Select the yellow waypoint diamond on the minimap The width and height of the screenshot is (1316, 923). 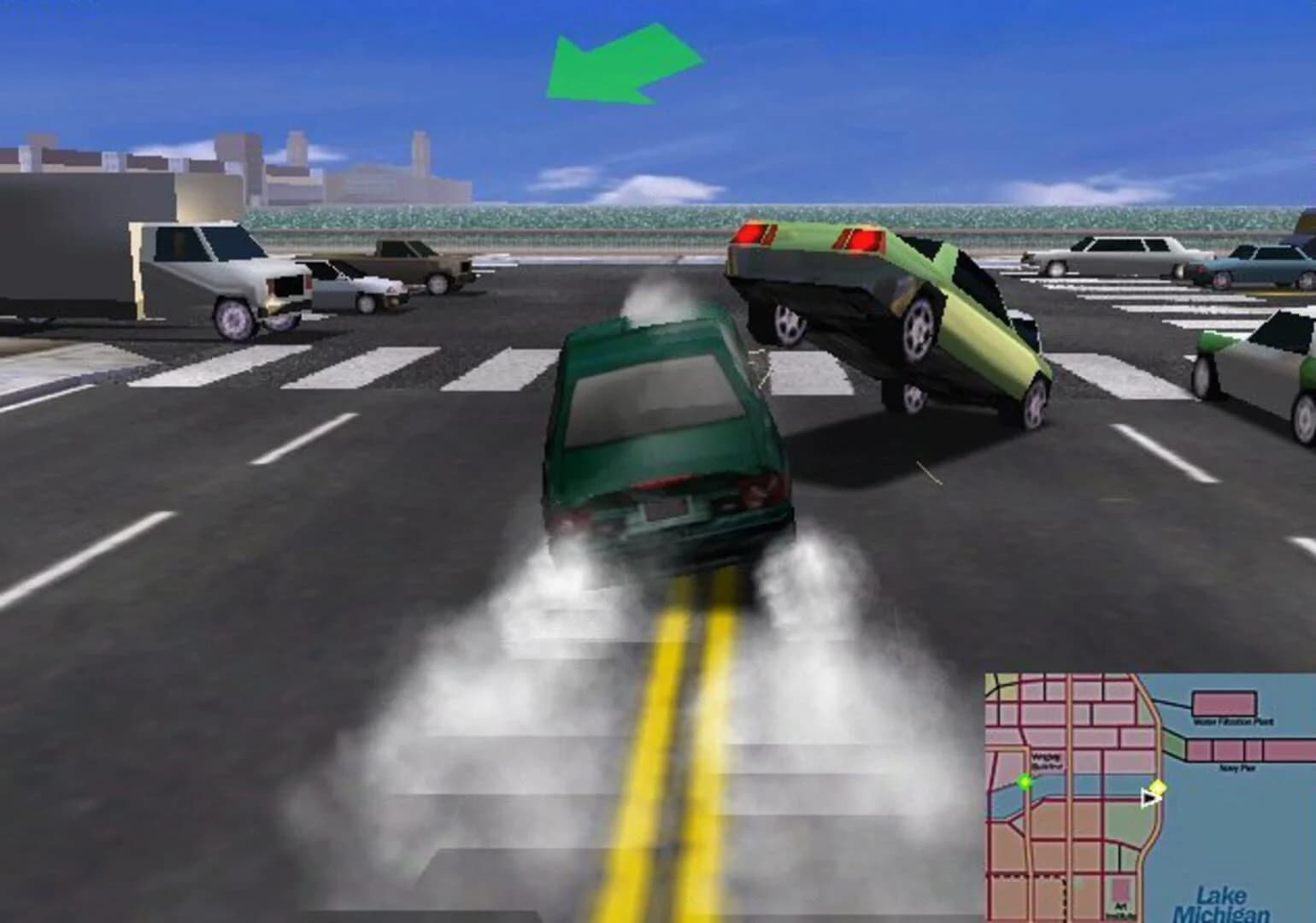coord(1158,787)
